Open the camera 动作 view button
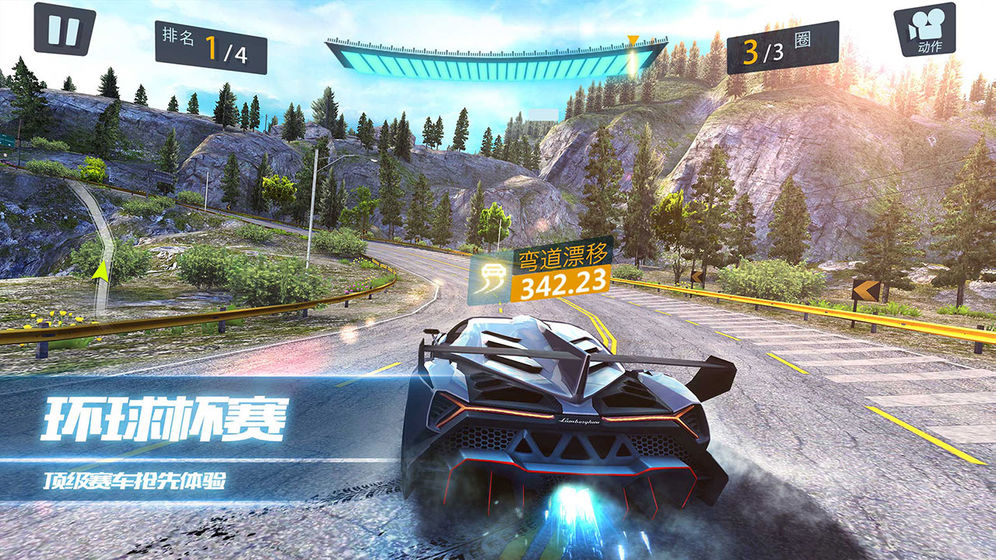 click(x=927, y=31)
